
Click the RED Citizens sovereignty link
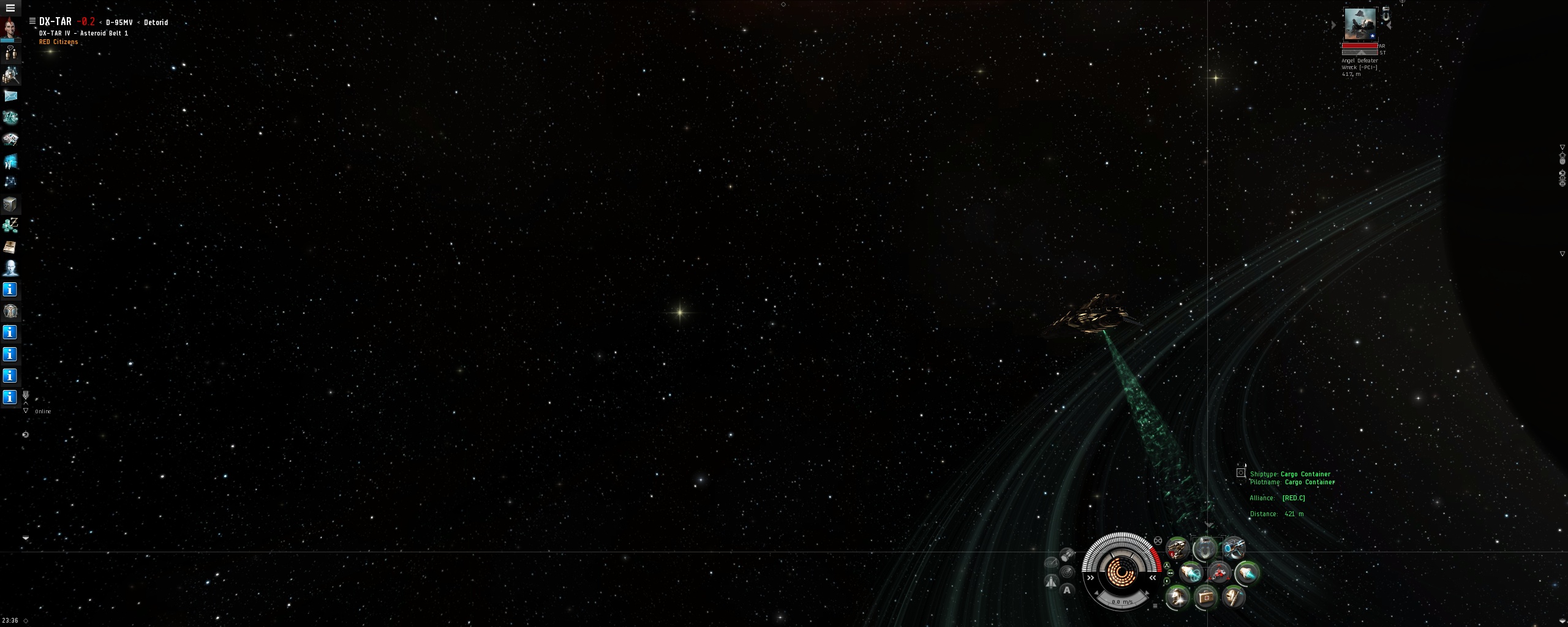tap(58, 42)
